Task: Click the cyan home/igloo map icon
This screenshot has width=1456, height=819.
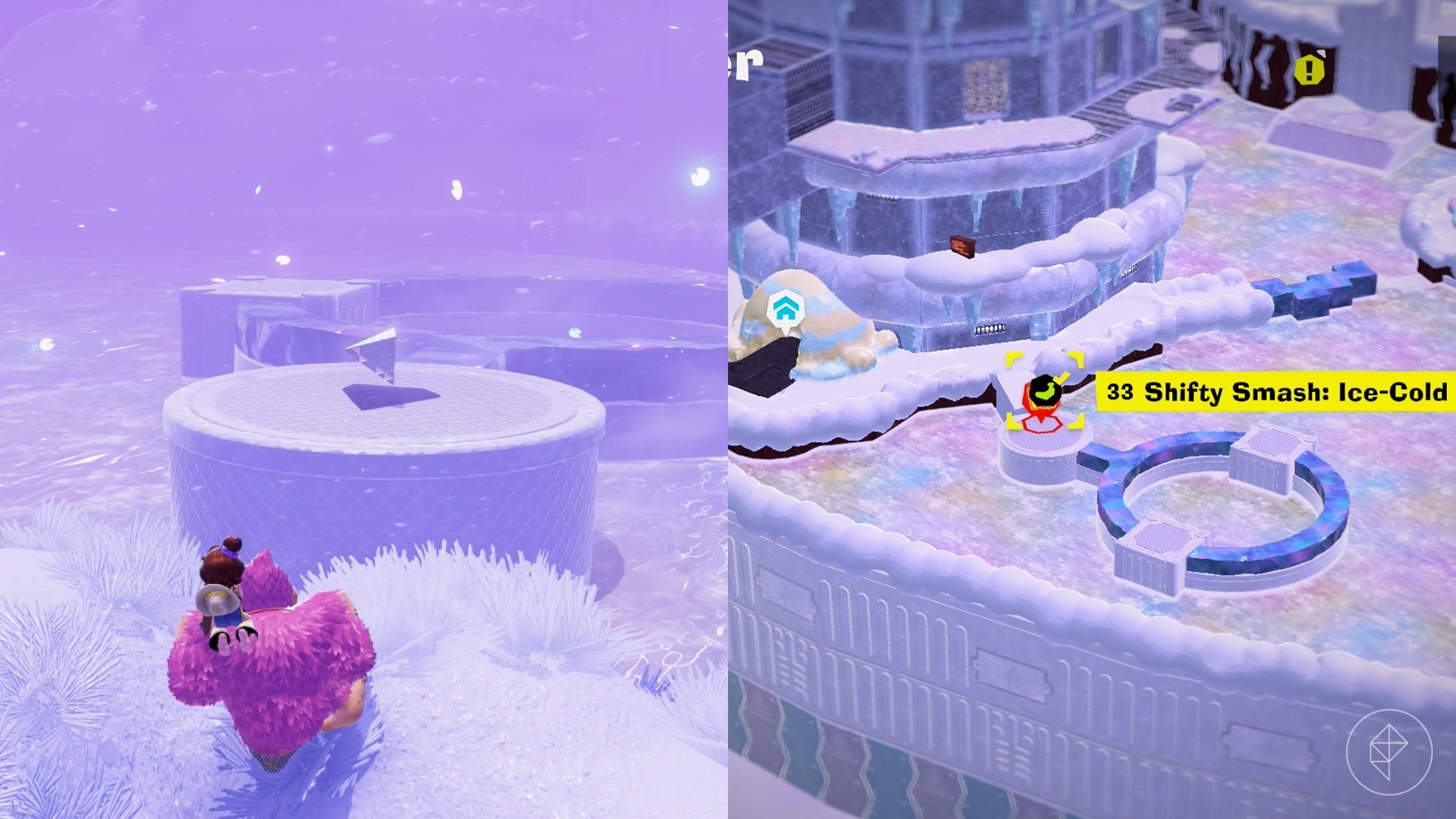Action: pos(787,309)
